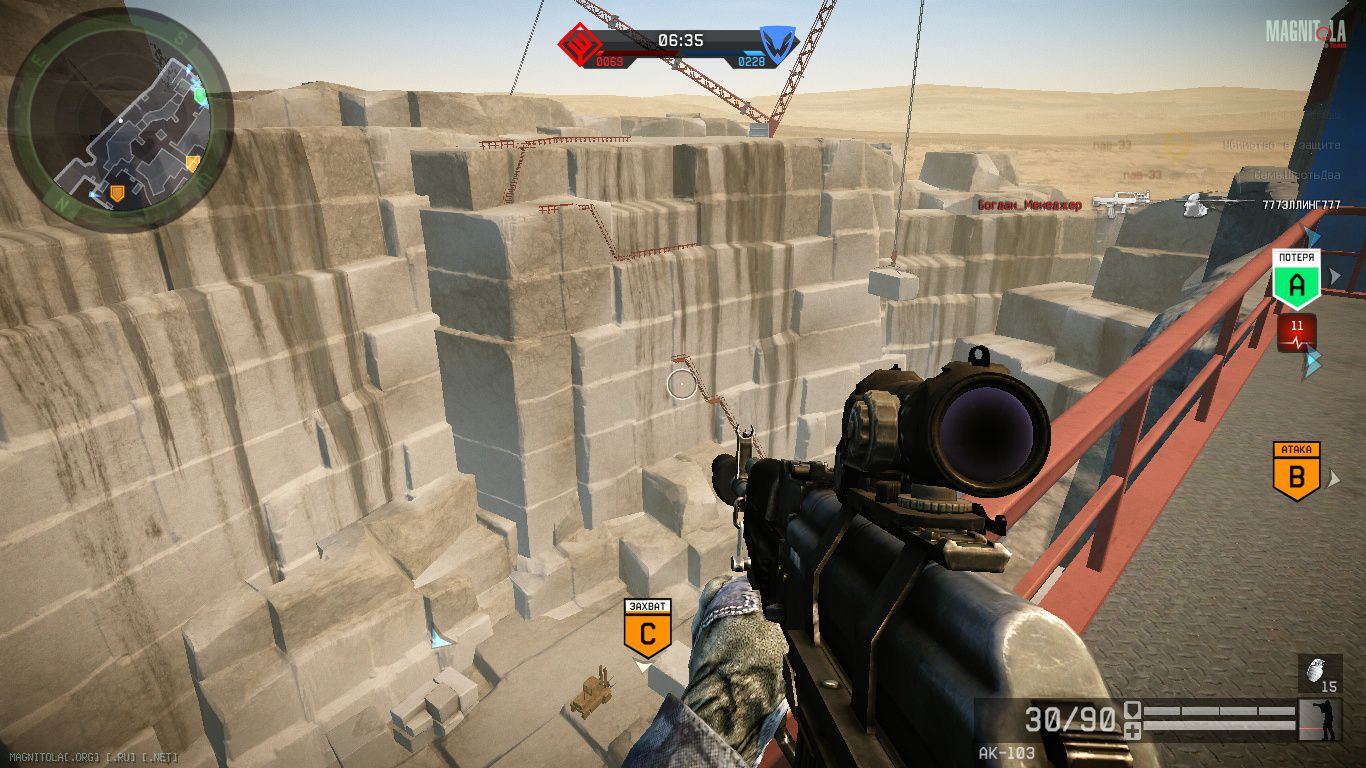Click the red team emblem

[577, 44]
